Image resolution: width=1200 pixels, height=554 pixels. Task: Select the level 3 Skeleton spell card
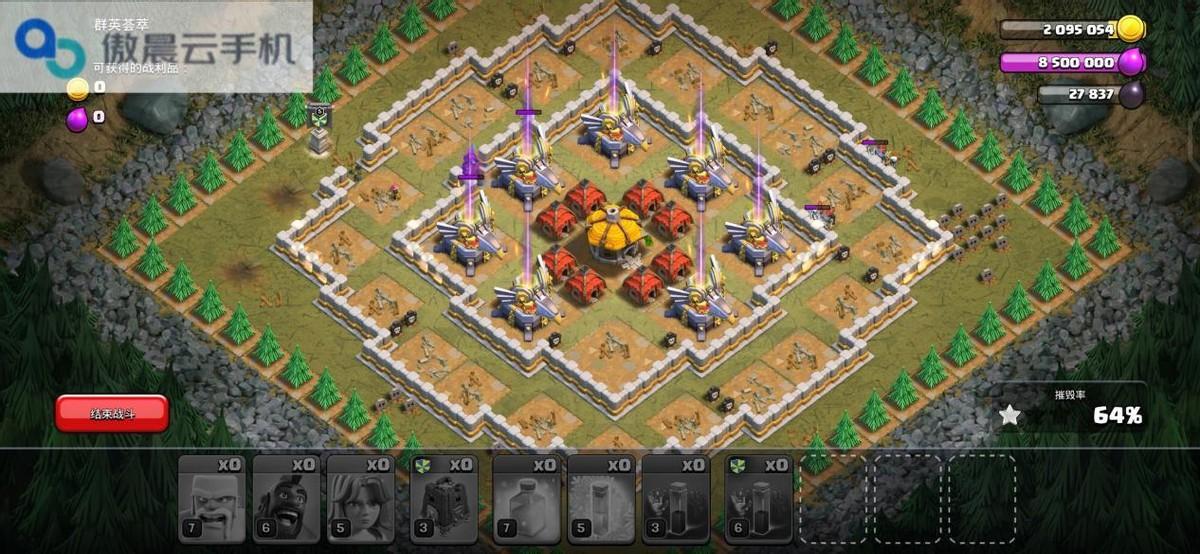click(675, 499)
